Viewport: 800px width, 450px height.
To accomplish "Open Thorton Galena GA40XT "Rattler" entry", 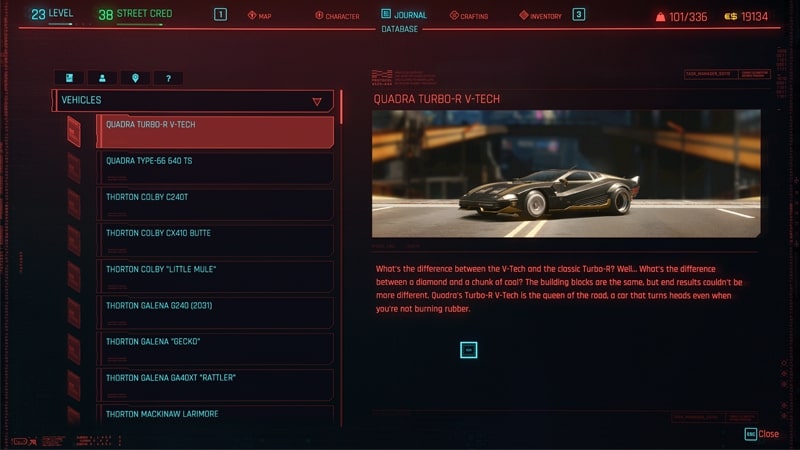I will 214,384.
